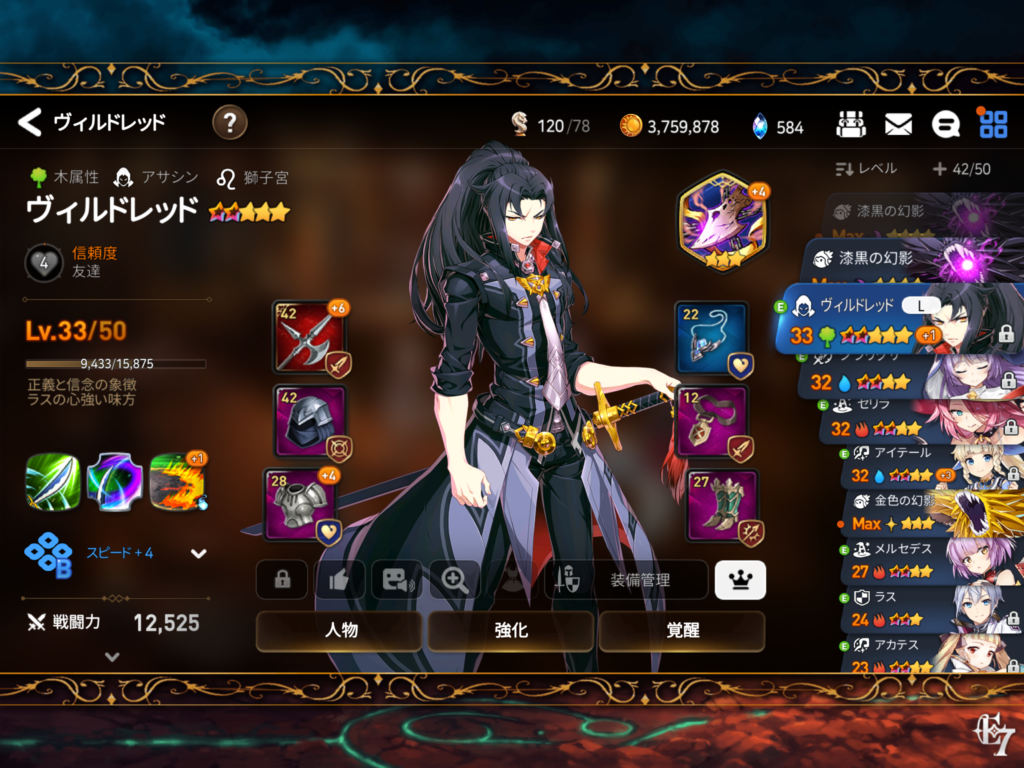Open 装備管理 equipment management

[x=626, y=579]
